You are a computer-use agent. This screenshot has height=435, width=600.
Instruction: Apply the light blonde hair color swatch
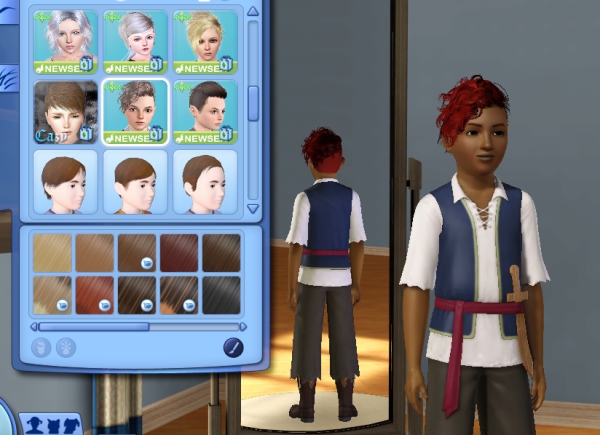point(52,253)
